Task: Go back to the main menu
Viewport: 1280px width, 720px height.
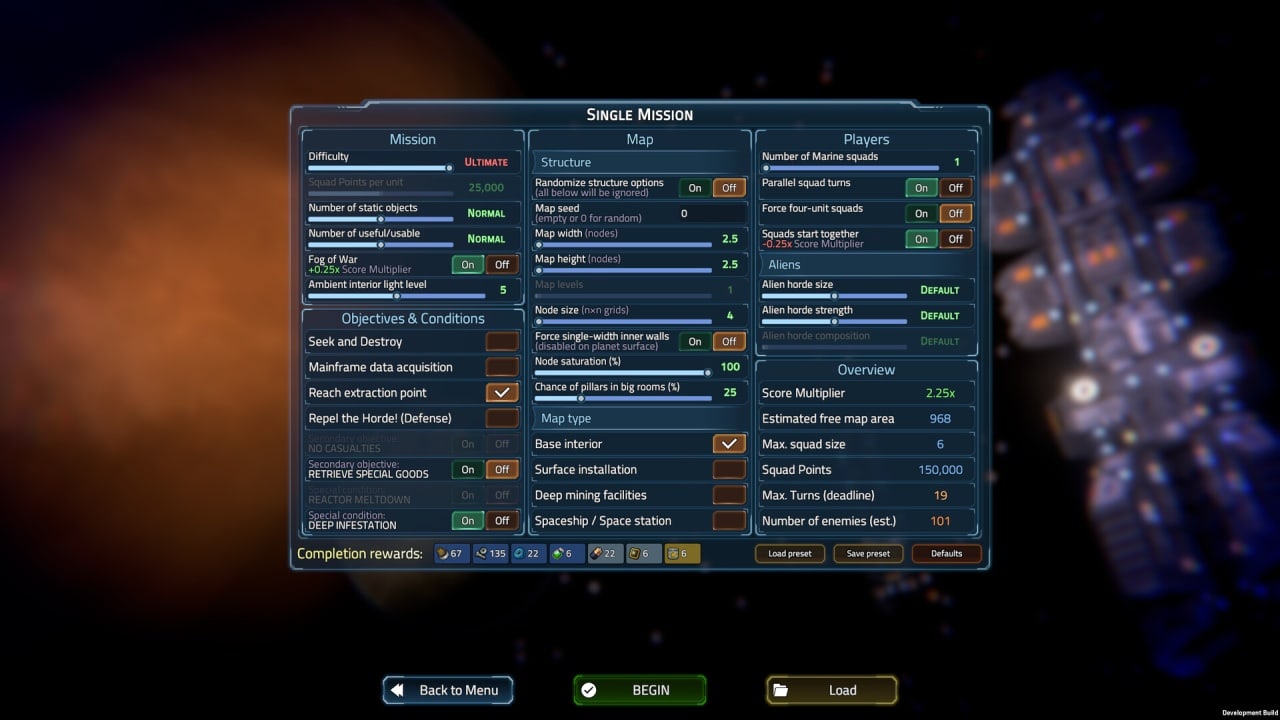Action: (447, 690)
